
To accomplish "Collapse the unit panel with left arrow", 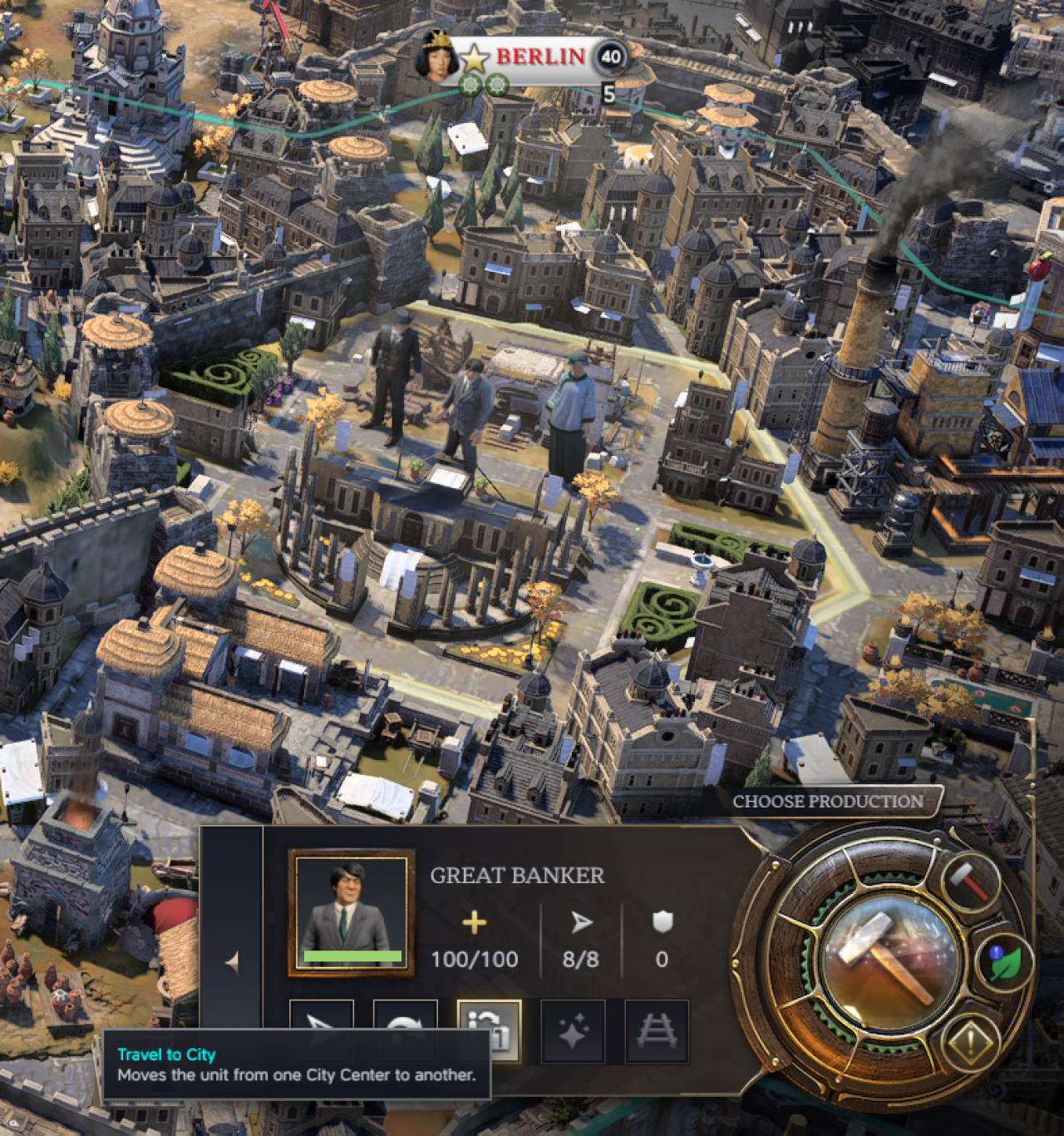I will (232, 962).
